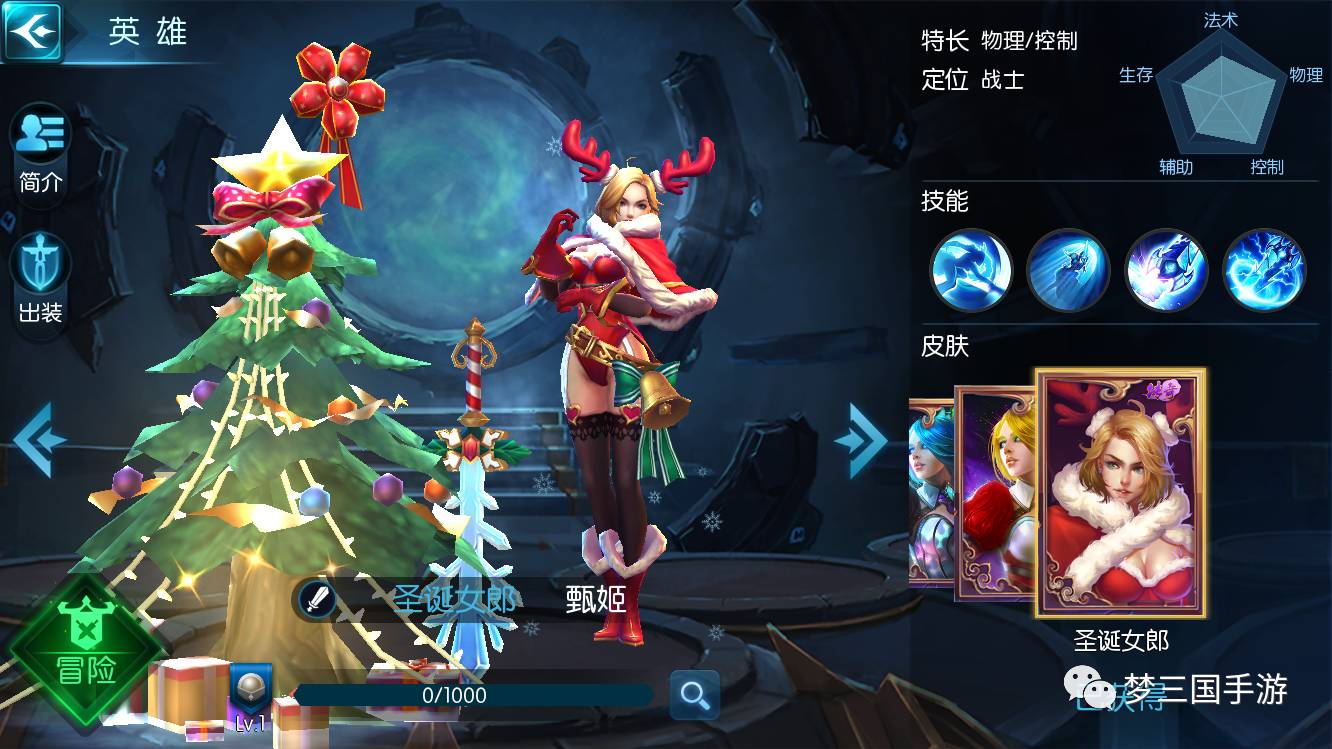View the fourth skill icon
Image resolution: width=1332 pixels, height=749 pixels.
click(1264, 270)
